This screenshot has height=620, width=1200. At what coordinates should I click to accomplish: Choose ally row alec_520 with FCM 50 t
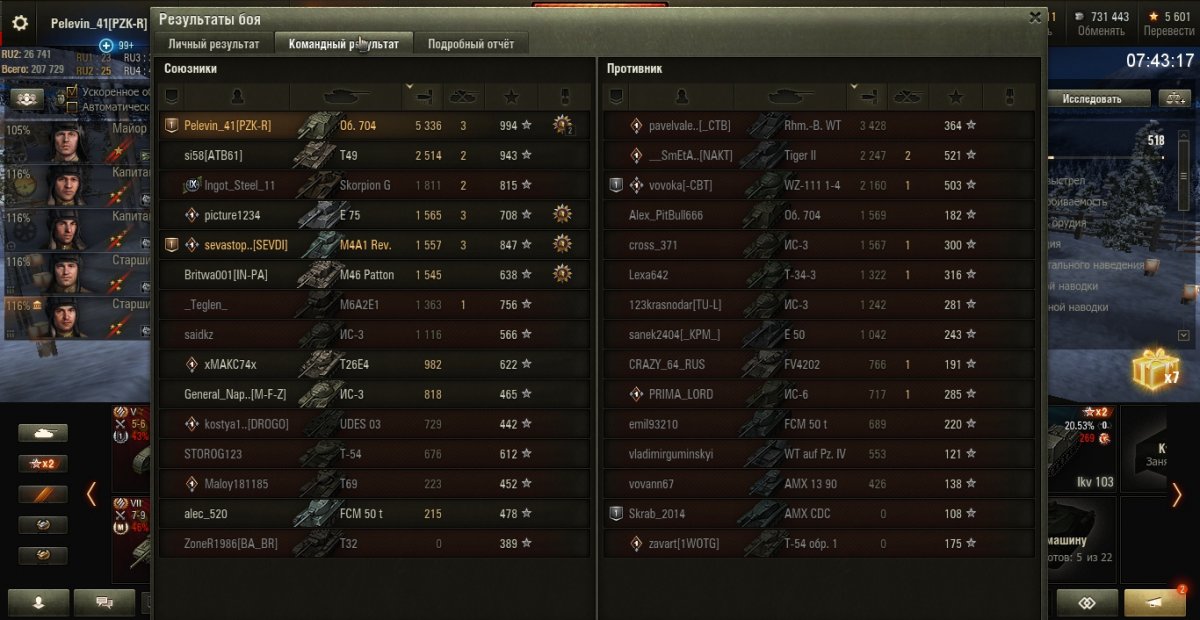[374, 514]
